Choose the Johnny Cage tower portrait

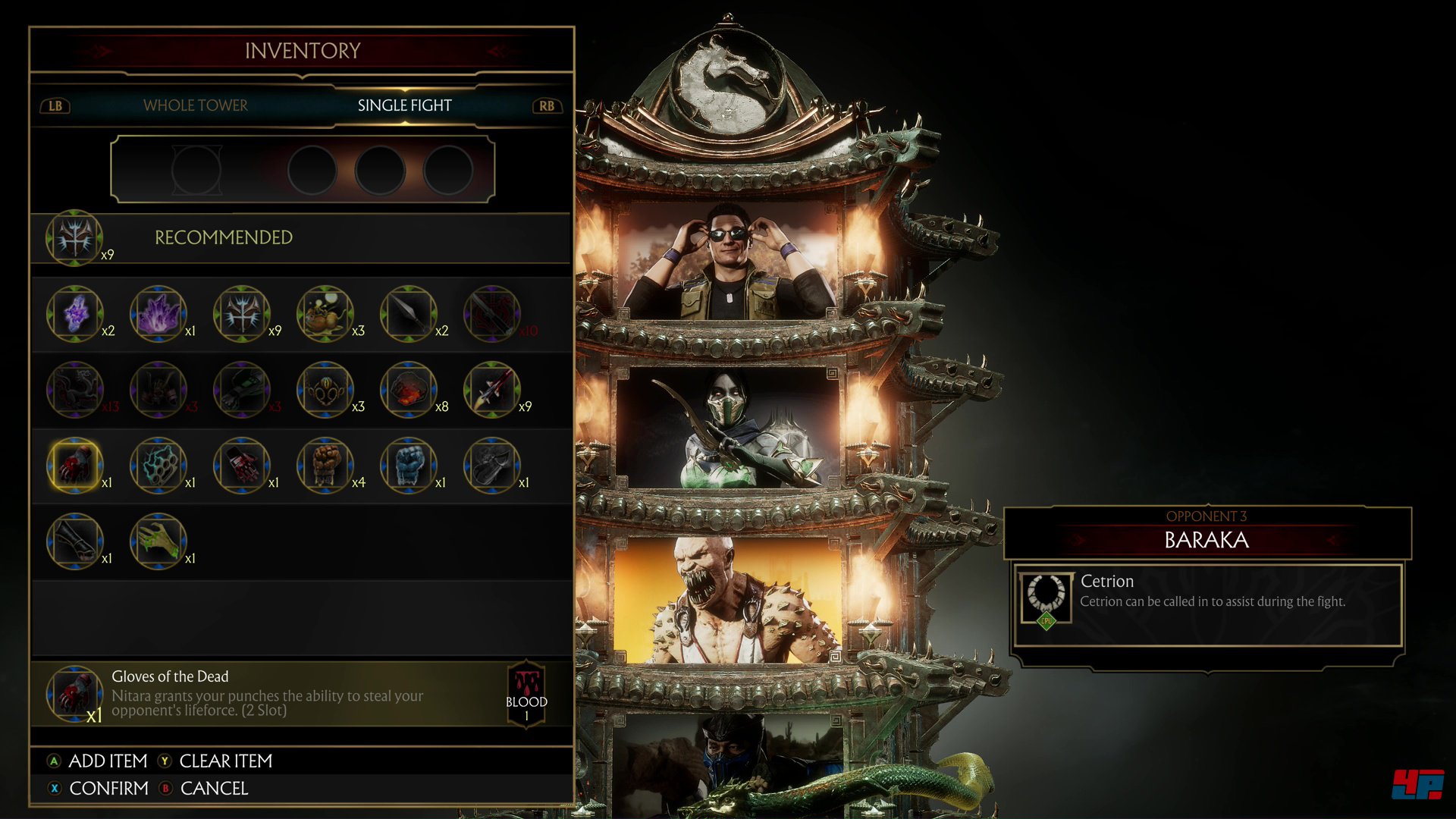pos(728,259)
